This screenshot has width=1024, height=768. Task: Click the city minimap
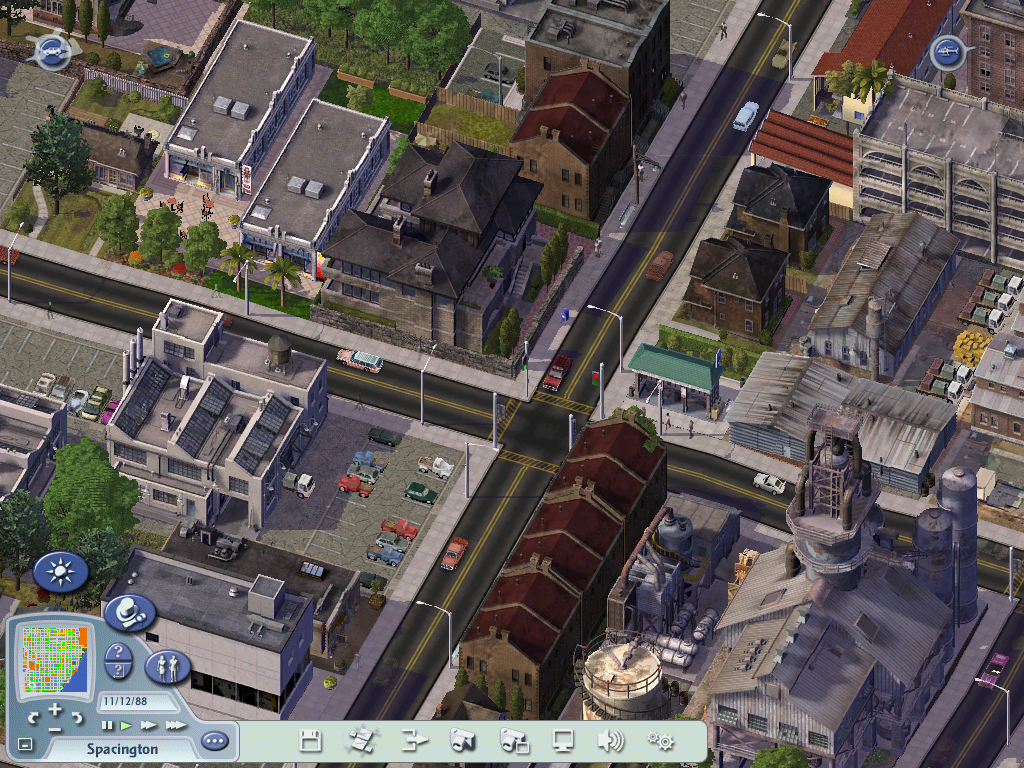(x=56, y=658)
